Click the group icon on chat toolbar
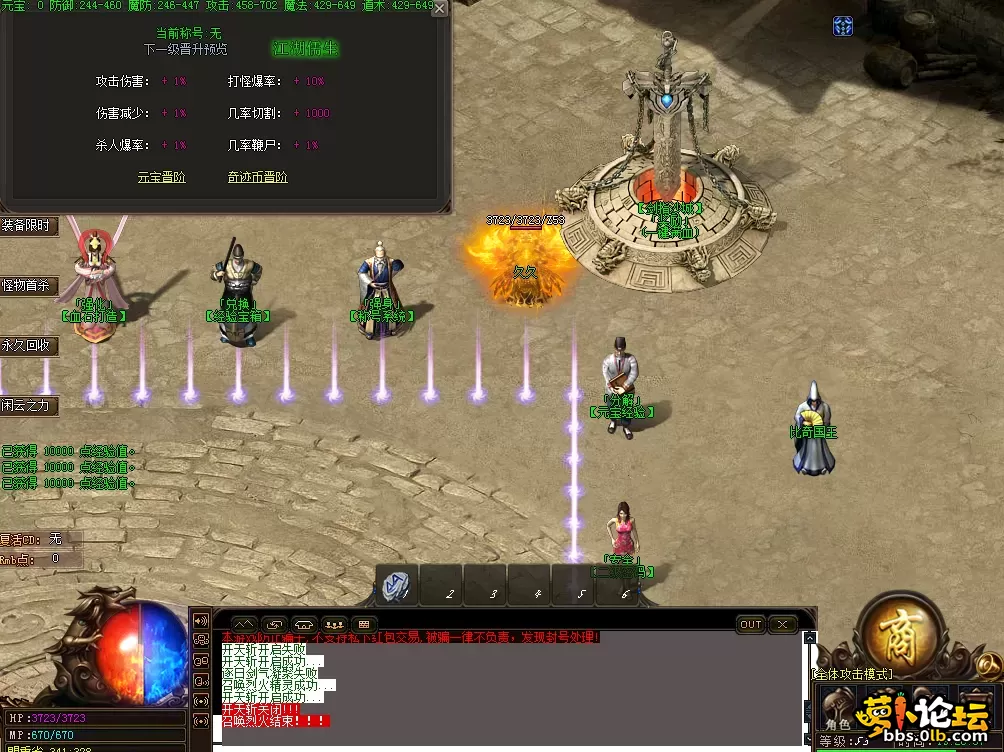The width and height of the screenshot is (1004, 752). tap(334, 624)
